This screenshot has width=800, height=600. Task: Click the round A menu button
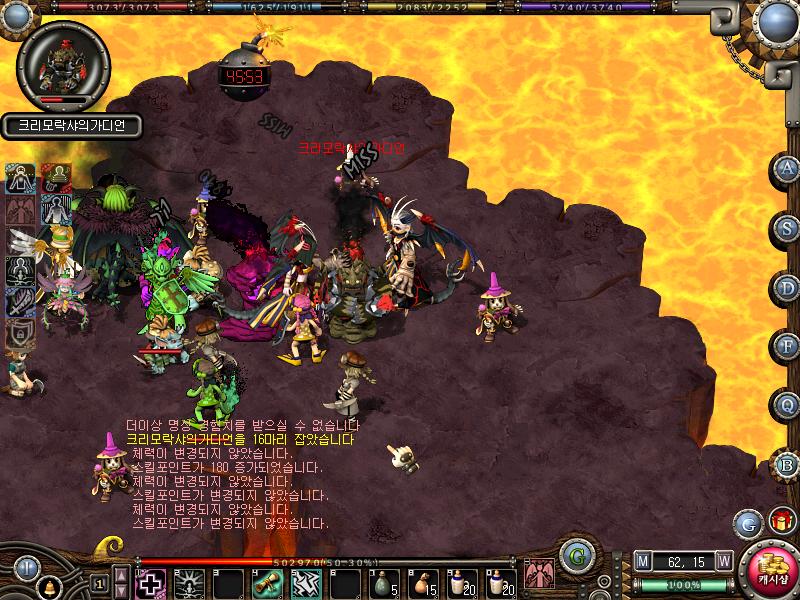pyautogui.click(x=786, y=169)
